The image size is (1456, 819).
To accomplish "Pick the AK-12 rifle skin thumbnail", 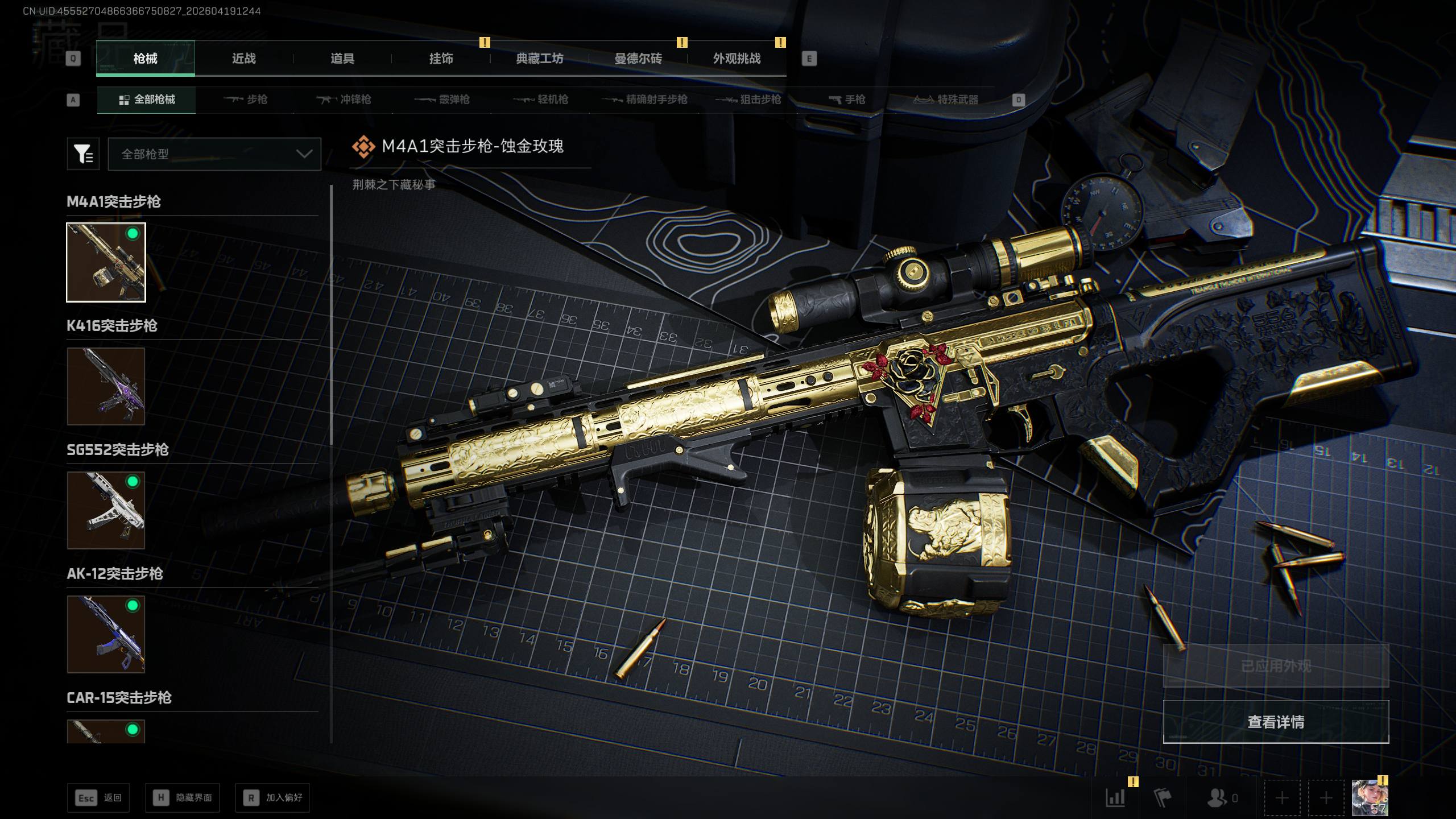I will click(x=106, y=635).
